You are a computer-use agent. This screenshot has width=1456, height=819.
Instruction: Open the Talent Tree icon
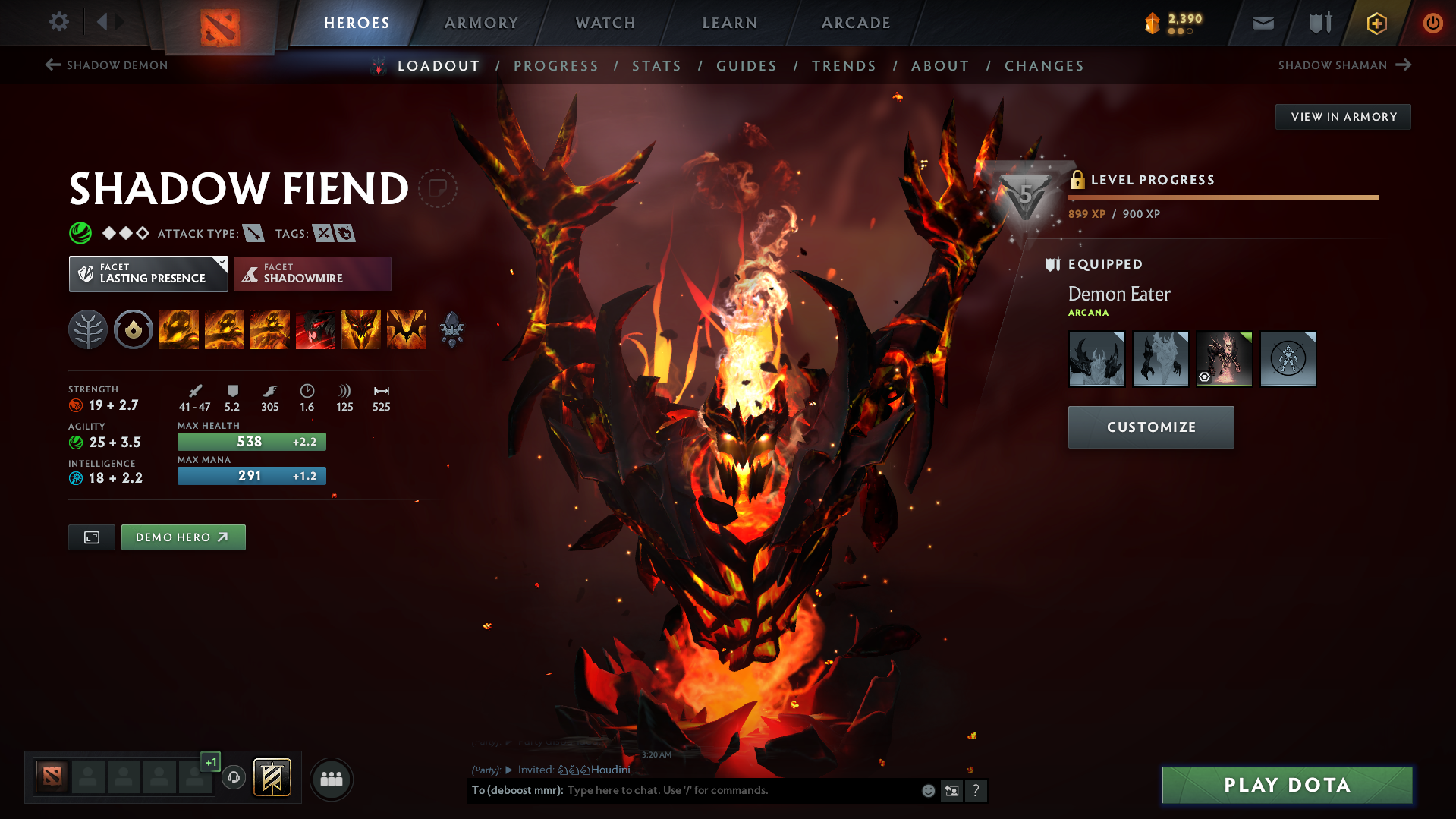(x=87, y=329)
